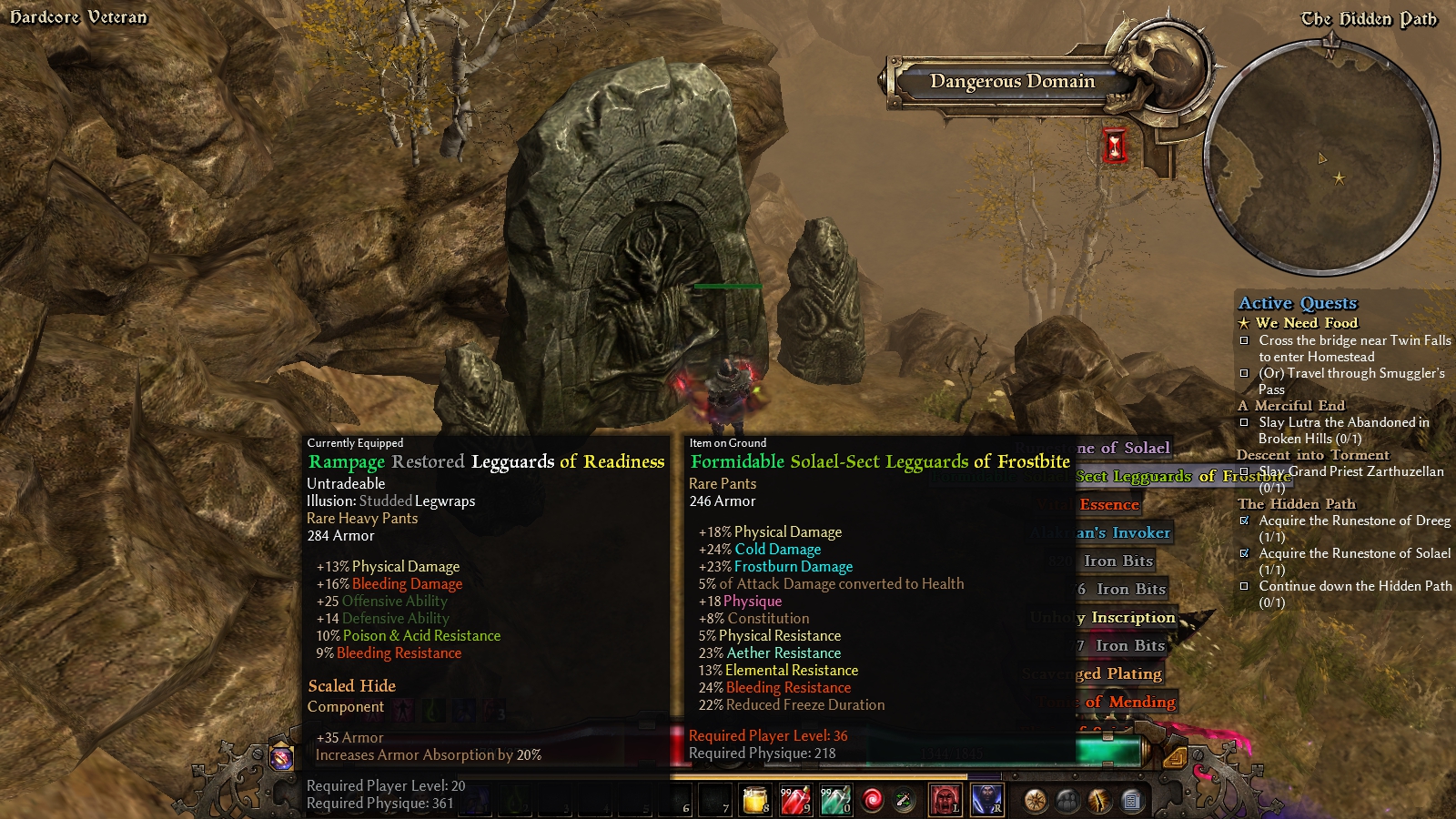Collect the 820 Iron Bits
This screenshot has height=819, width=1456.
tap(1117, 561)
